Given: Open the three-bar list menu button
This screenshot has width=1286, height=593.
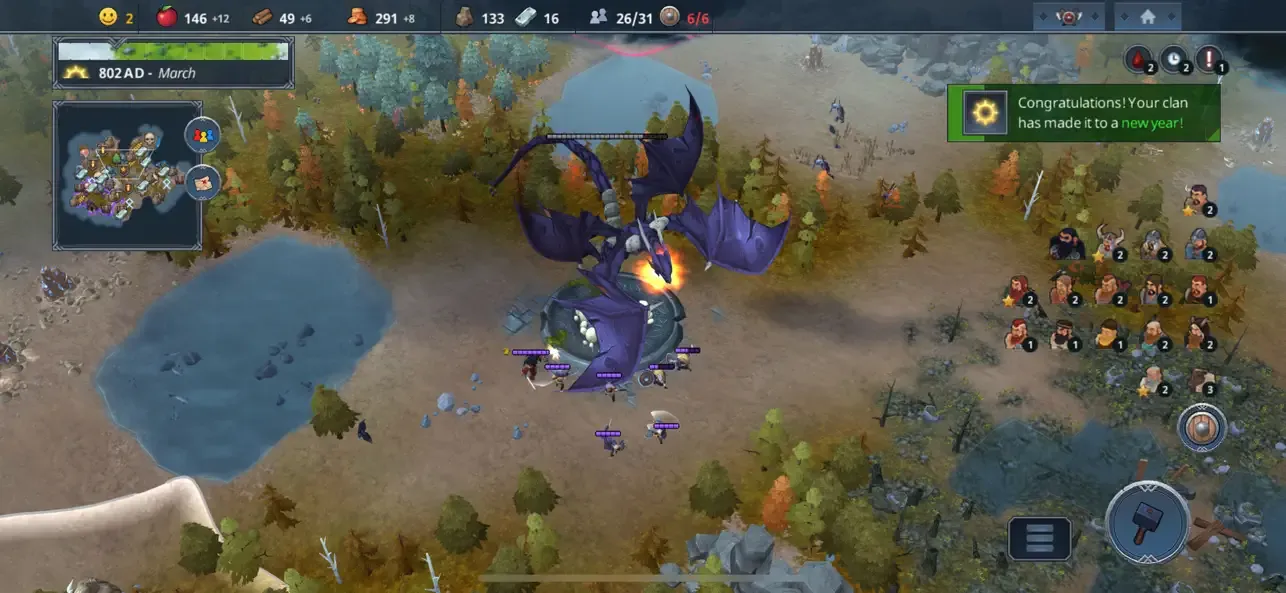Looking at the screenshot, I should 1040,538.
